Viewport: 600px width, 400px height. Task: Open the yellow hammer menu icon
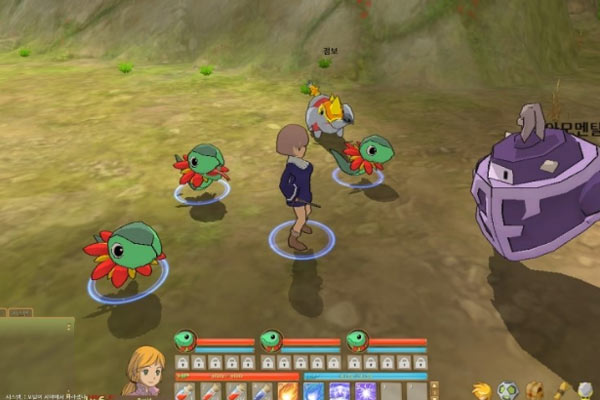coord(561,390)
